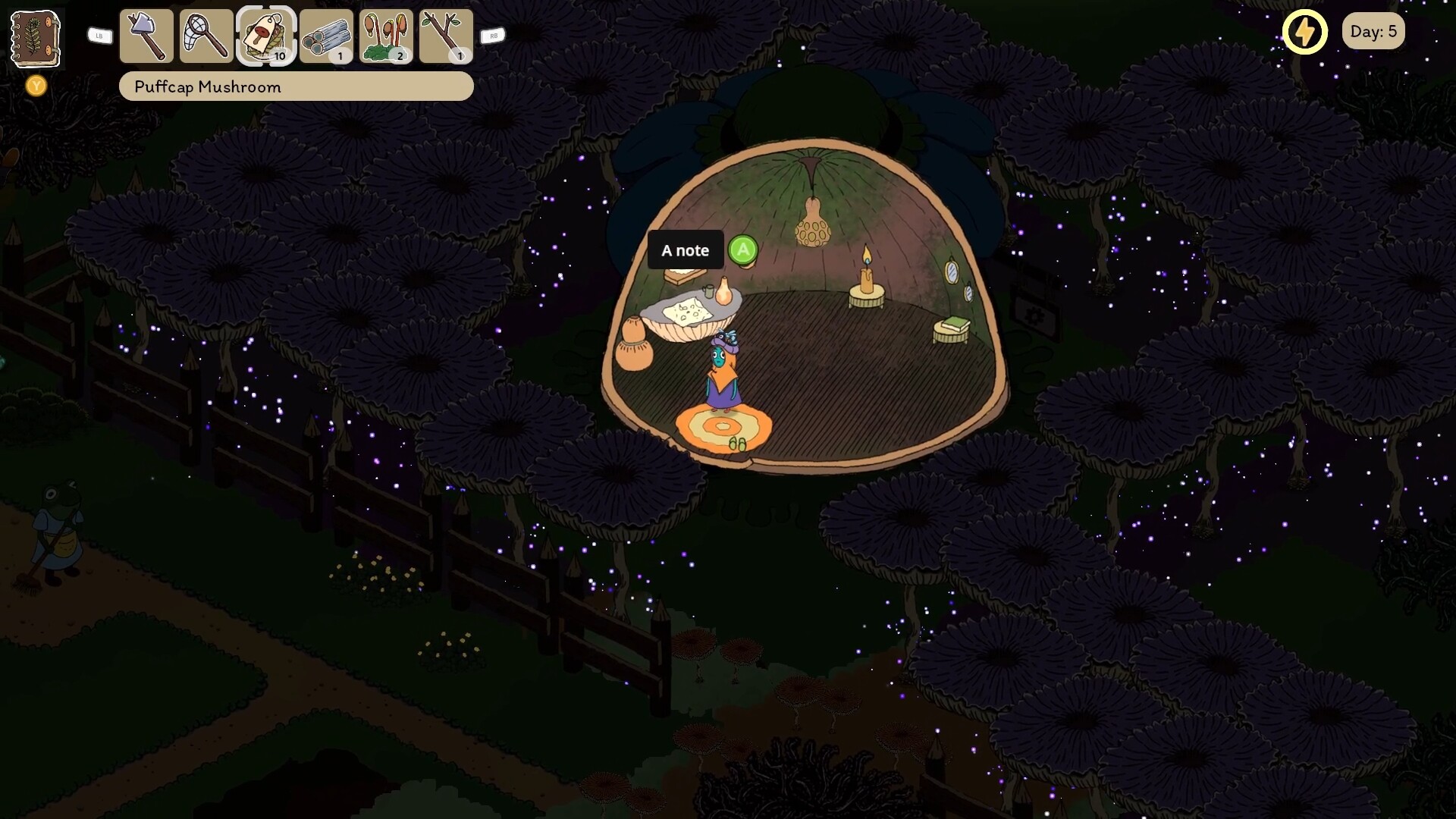
Task: Equip the bug net tool
Action: [206, 36]
